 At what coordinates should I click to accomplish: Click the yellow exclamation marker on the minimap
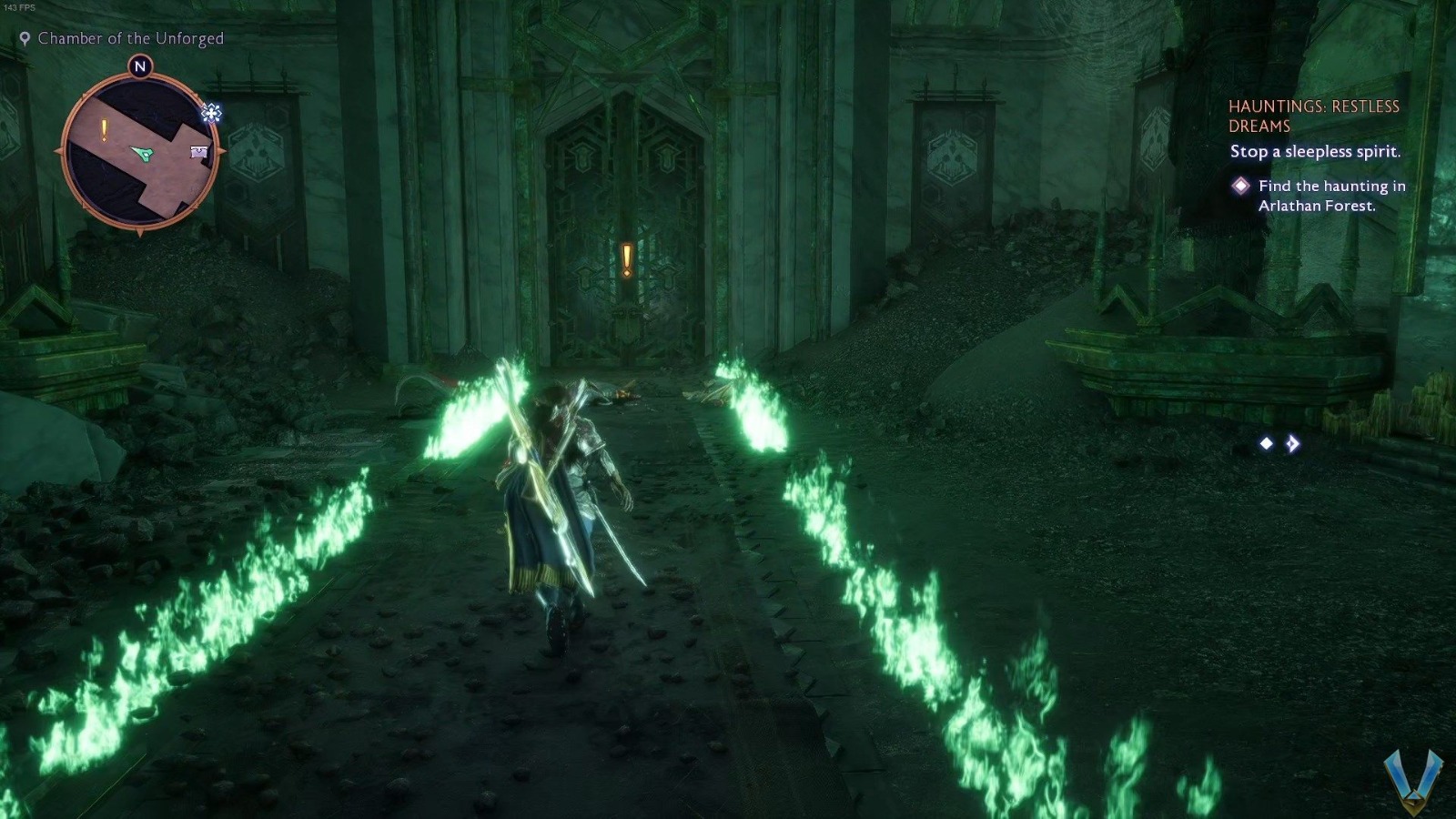point(106,127)
